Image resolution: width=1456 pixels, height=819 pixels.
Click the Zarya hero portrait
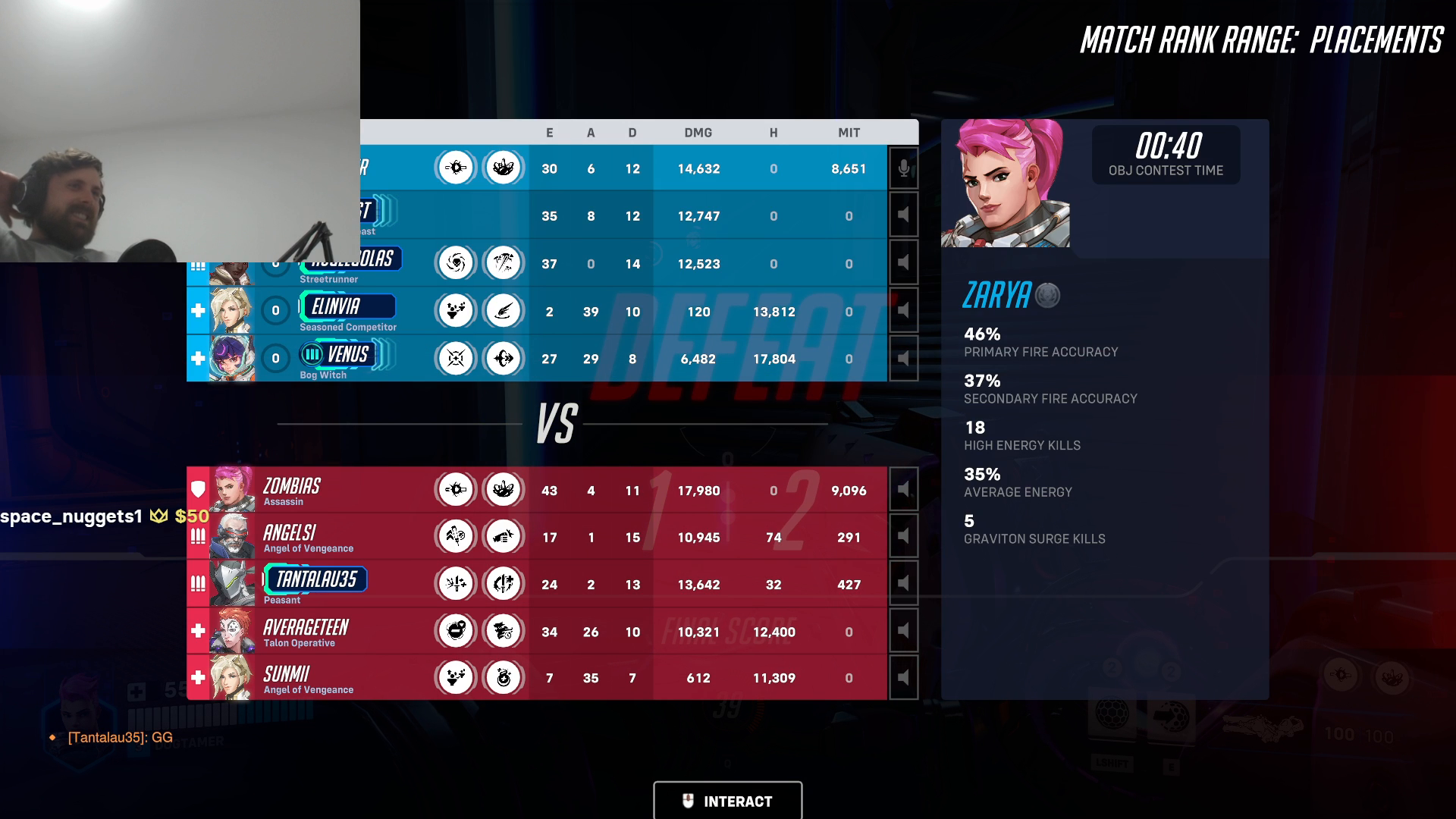pyautogui.click(x=1006, y=184)
